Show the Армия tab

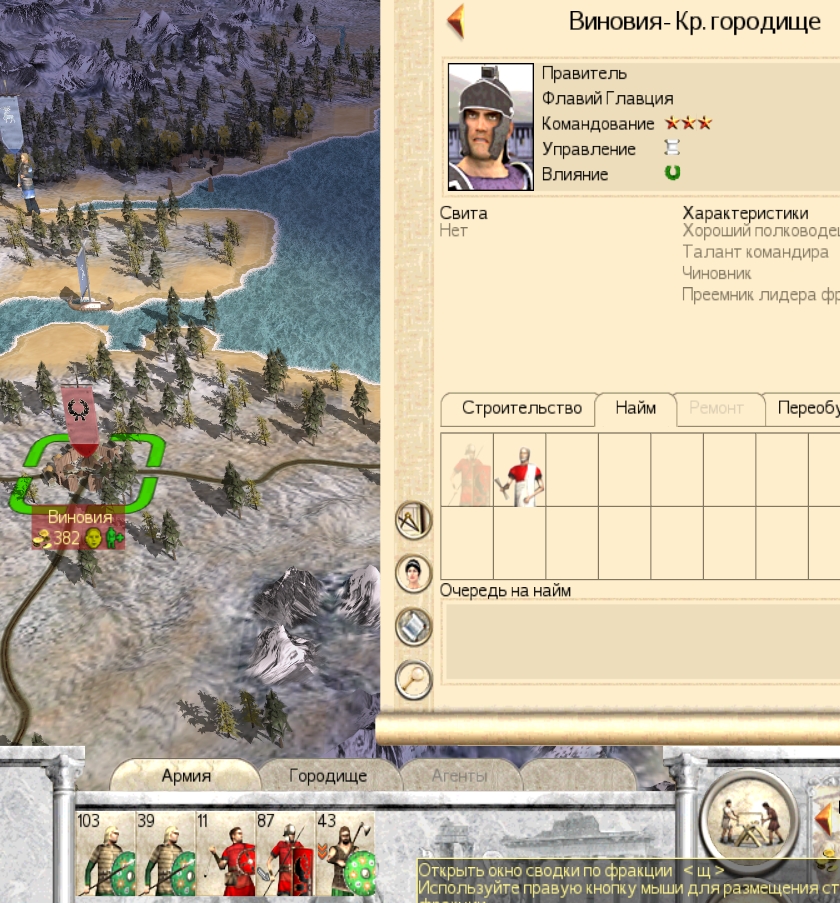[186, 775]
